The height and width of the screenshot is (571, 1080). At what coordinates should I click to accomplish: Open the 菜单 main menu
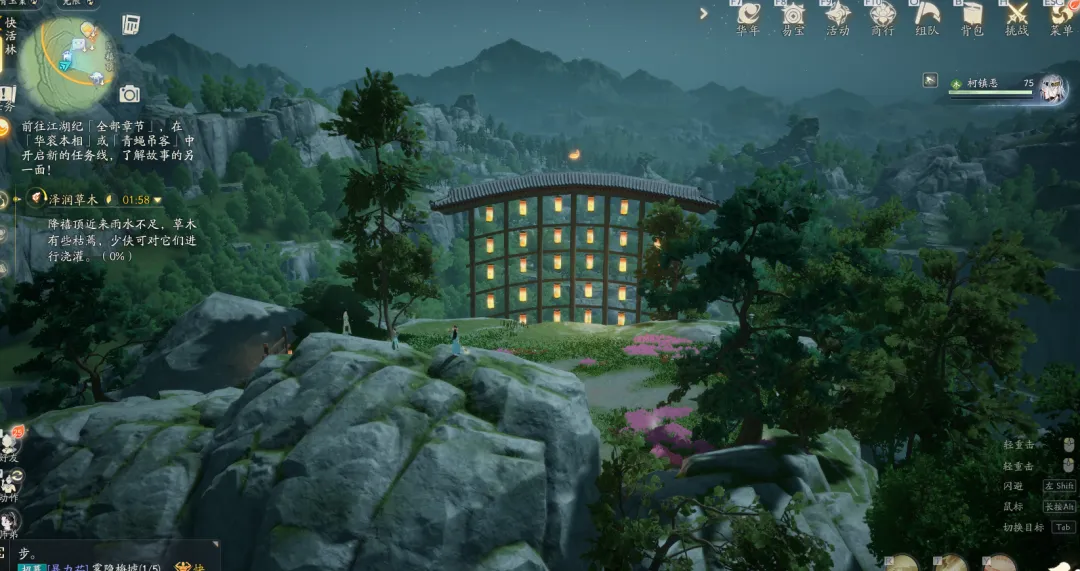point(1061,16)
